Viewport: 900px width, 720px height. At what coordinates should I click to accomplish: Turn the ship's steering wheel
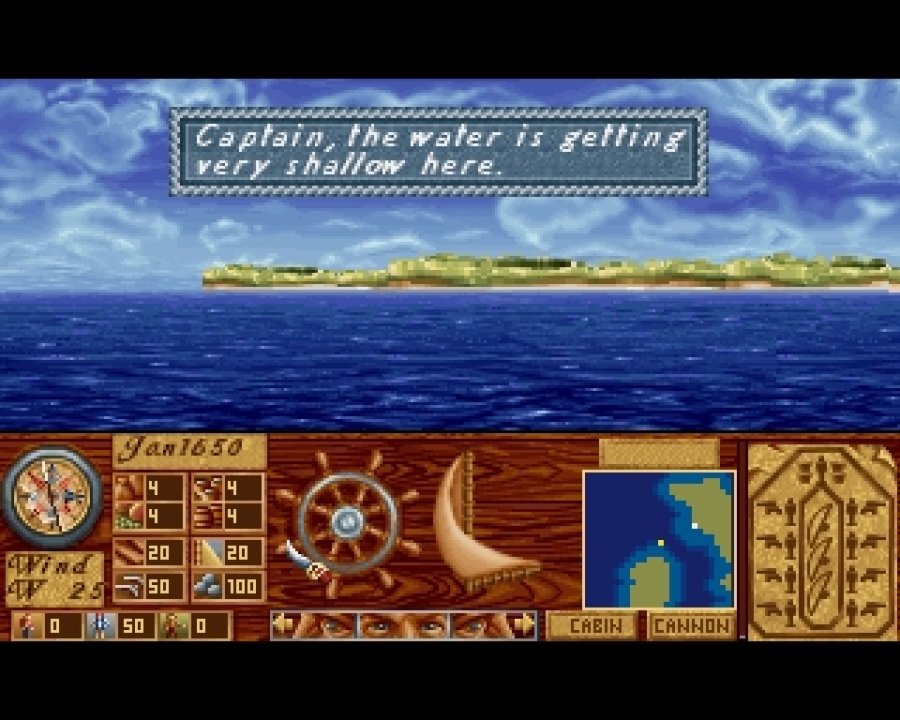point(347,518)
